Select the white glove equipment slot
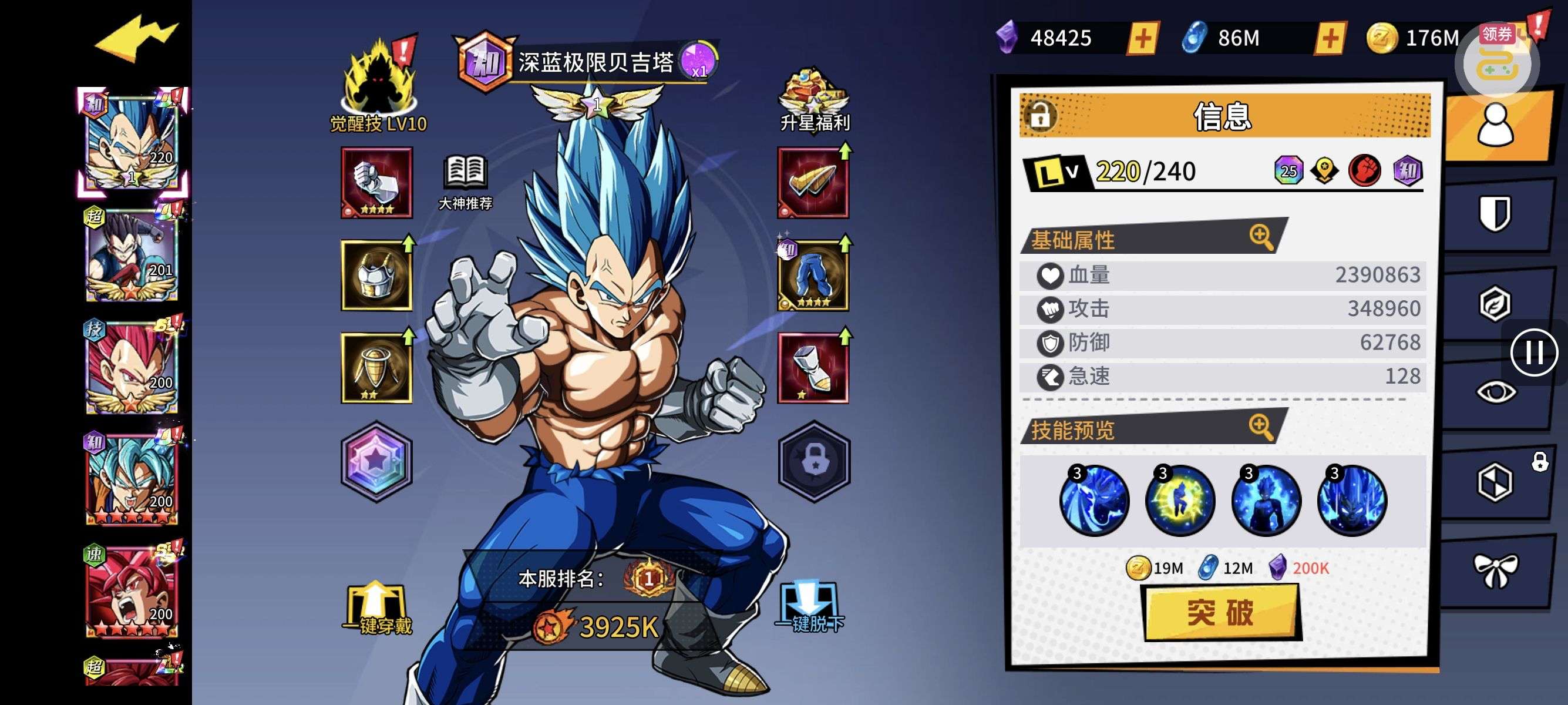Image resolution: width=1568 pixels, height=705 pixels. [x=377, y=183]
